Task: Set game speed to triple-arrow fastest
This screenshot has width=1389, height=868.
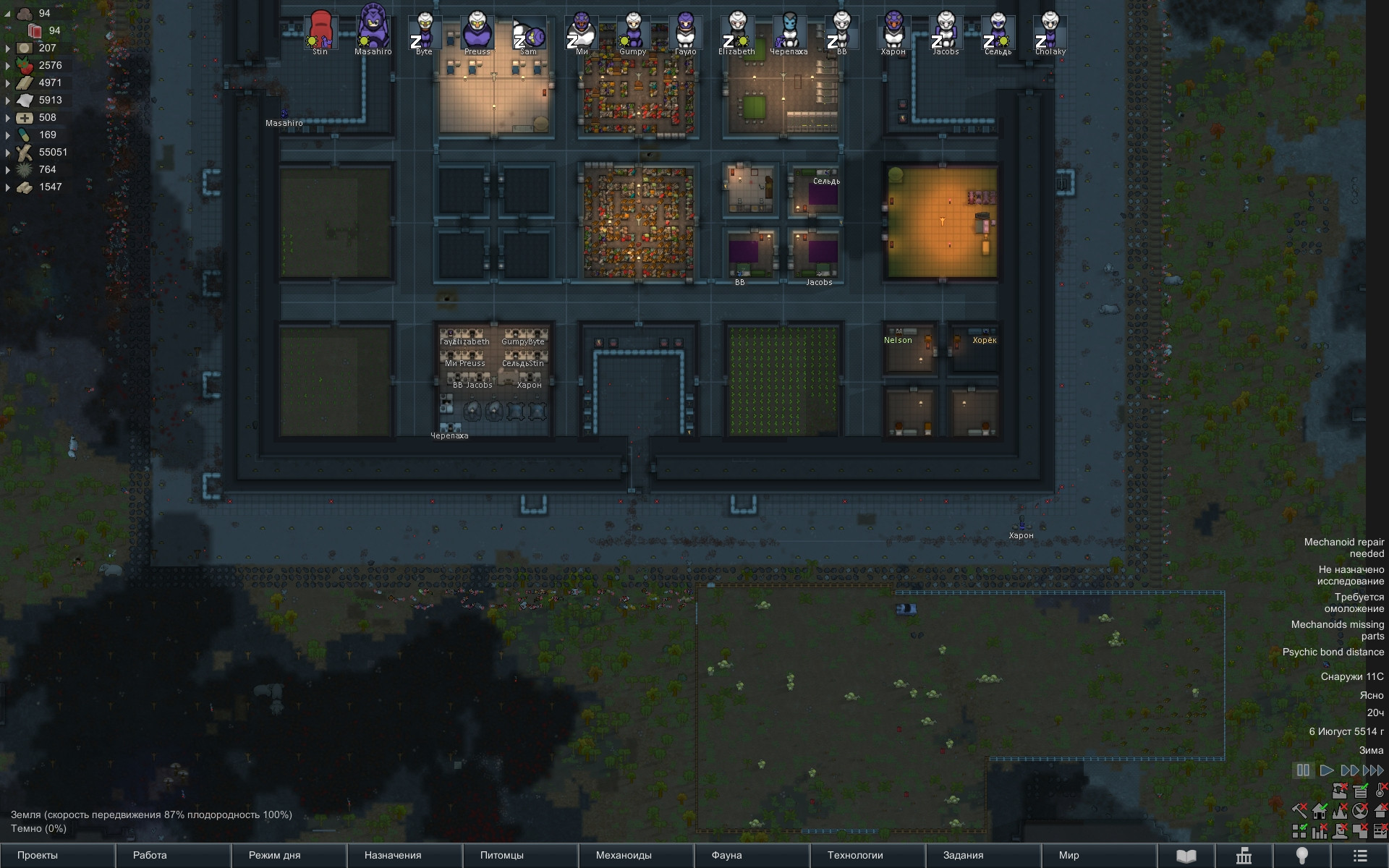Action: [1374, 770]
